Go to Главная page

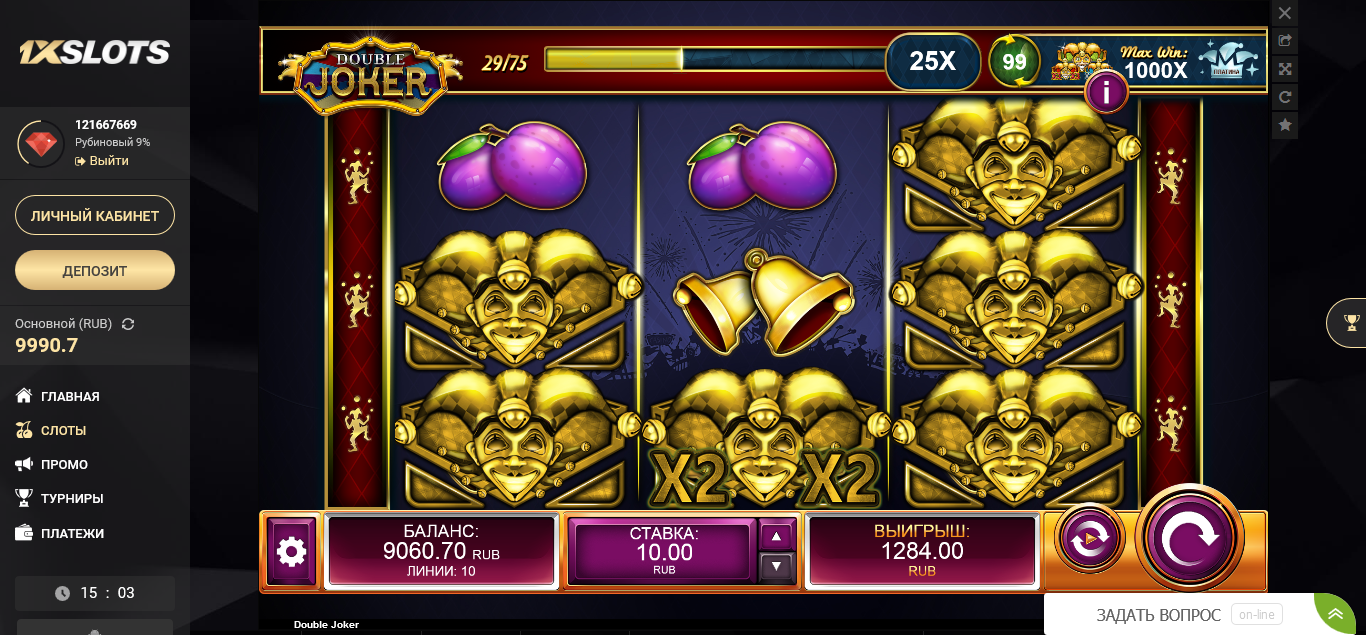click(70, 396)
